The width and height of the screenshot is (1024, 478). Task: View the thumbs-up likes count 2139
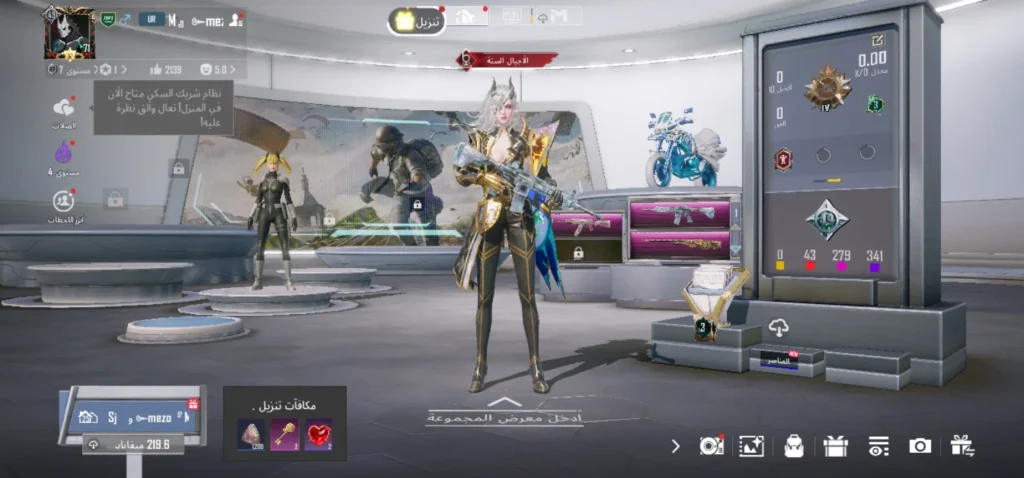click(x=165, y=70)
